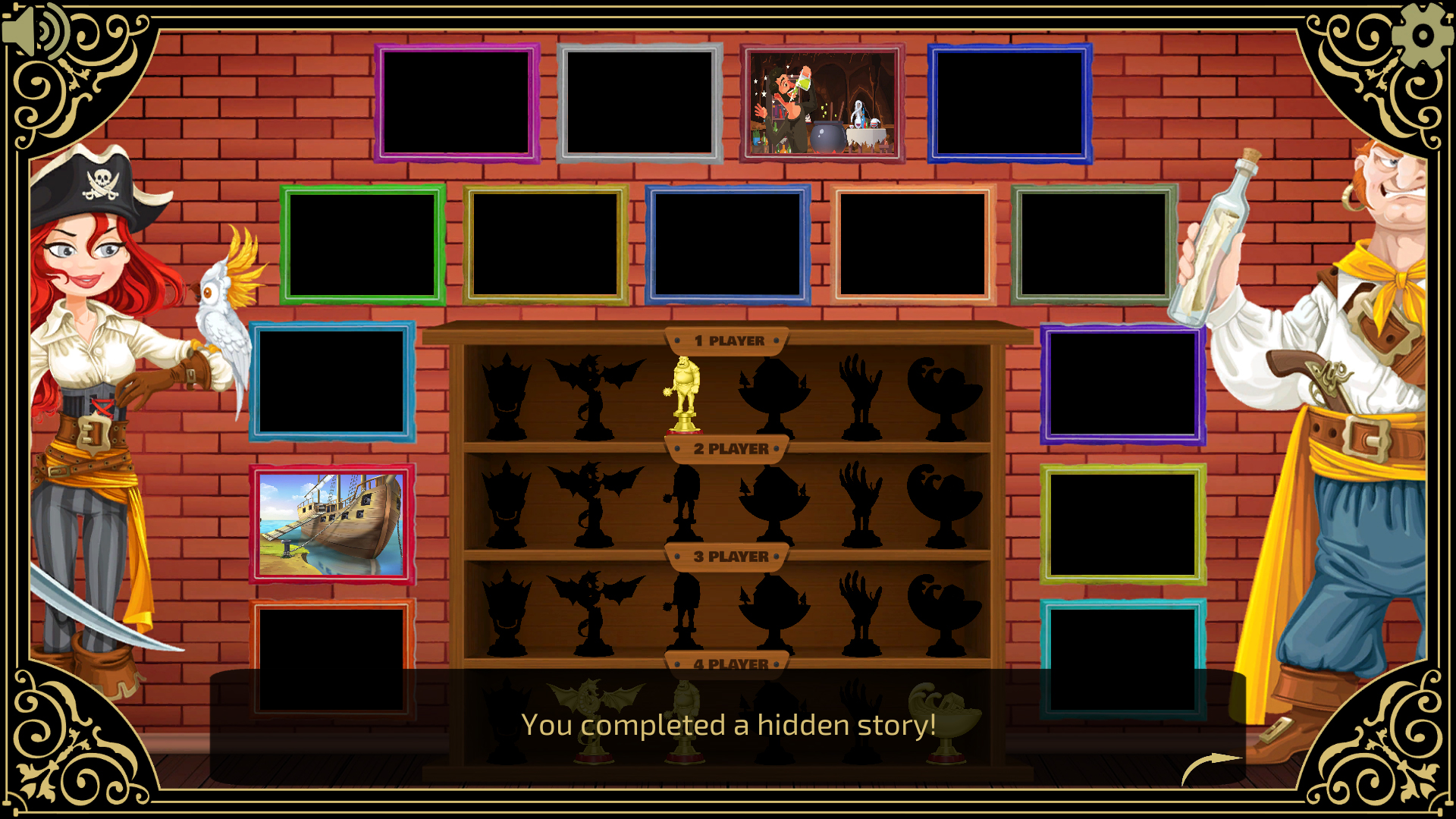1456x819 pixels.
Task: Open the pirate ship story picture
Action: (x=331, y=525)
